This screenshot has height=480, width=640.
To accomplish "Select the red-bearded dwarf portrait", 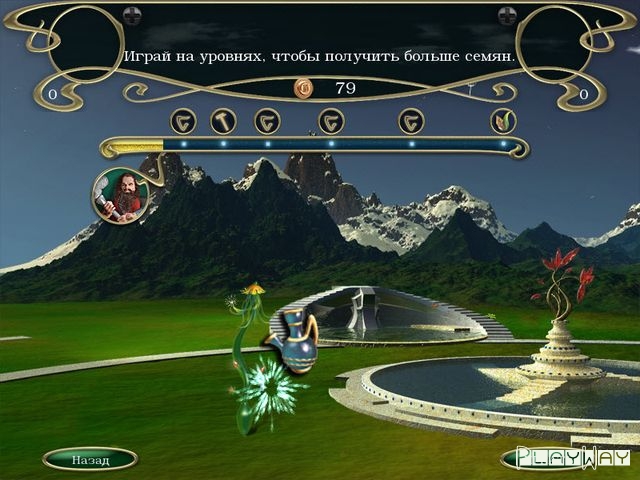I will tap(121, 194).
